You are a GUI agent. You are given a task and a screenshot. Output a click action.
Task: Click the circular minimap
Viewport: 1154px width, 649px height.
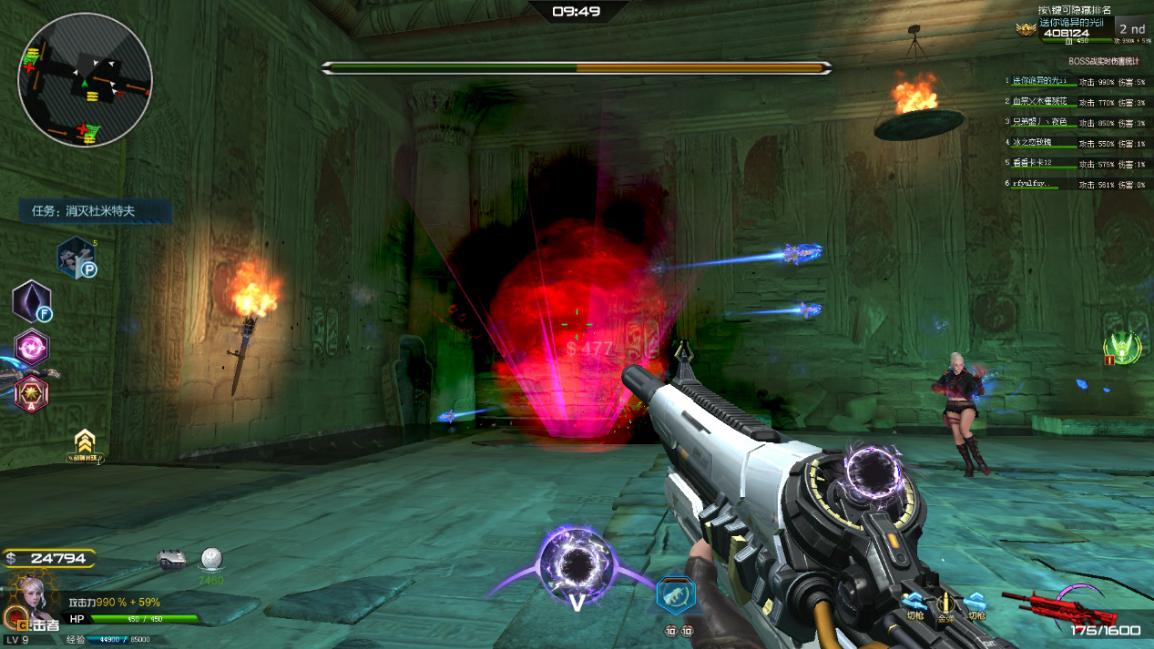[85, 80]
